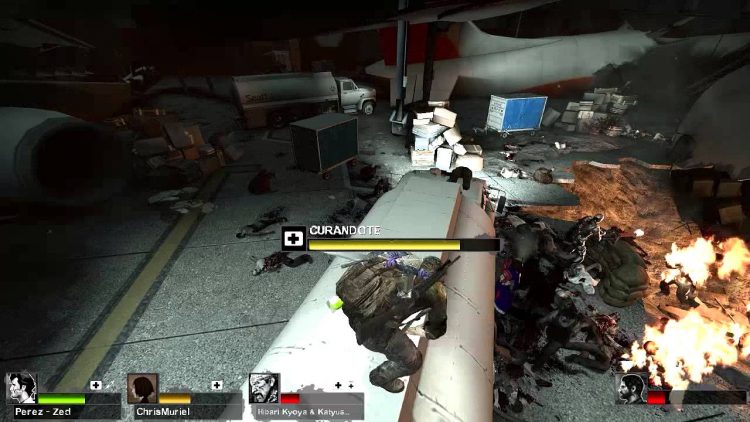Click your own survivor portrait
750x422 pixels.
632,388
